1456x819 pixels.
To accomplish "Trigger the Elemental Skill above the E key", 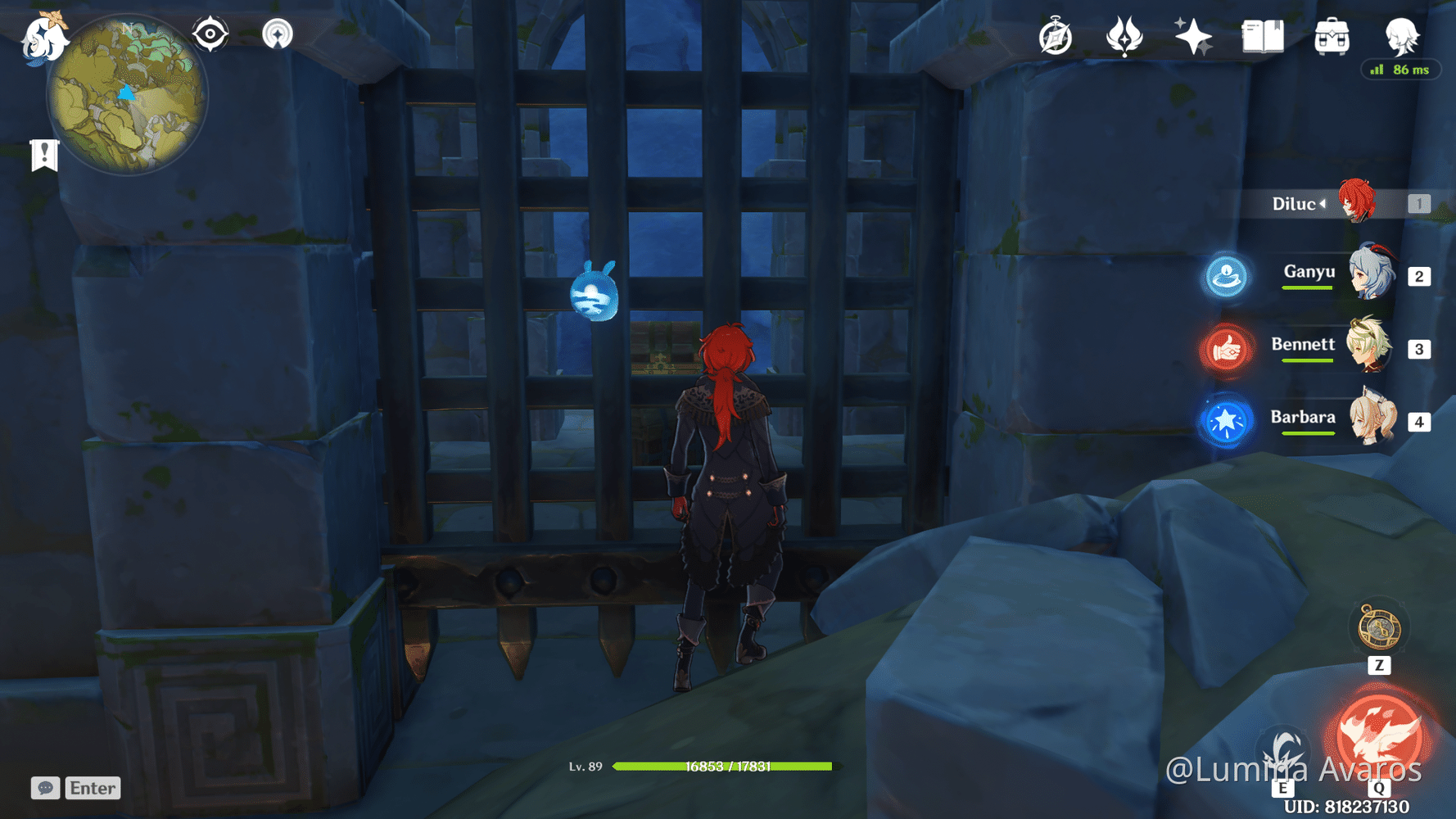I will tap(1283, 749).
